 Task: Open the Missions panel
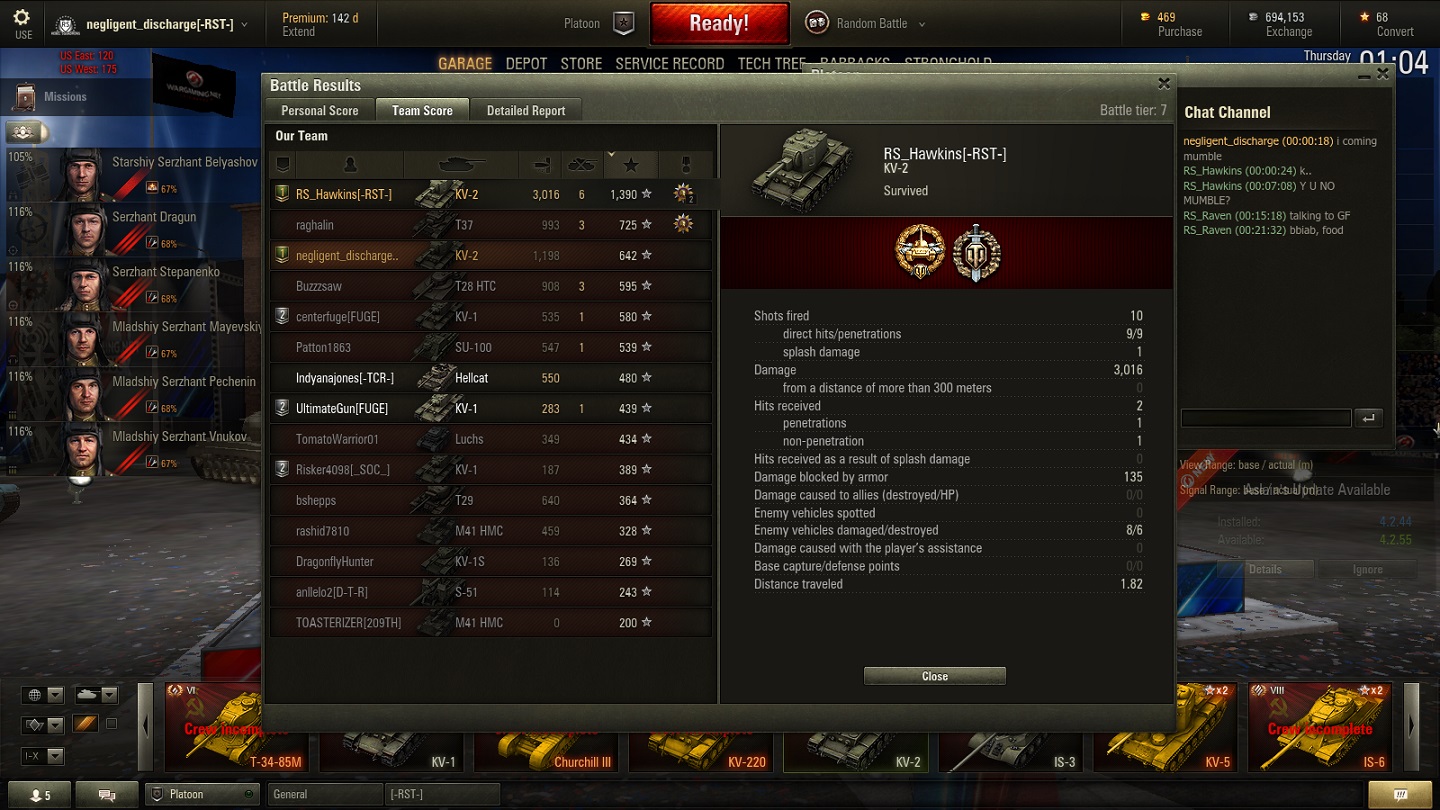65,97
